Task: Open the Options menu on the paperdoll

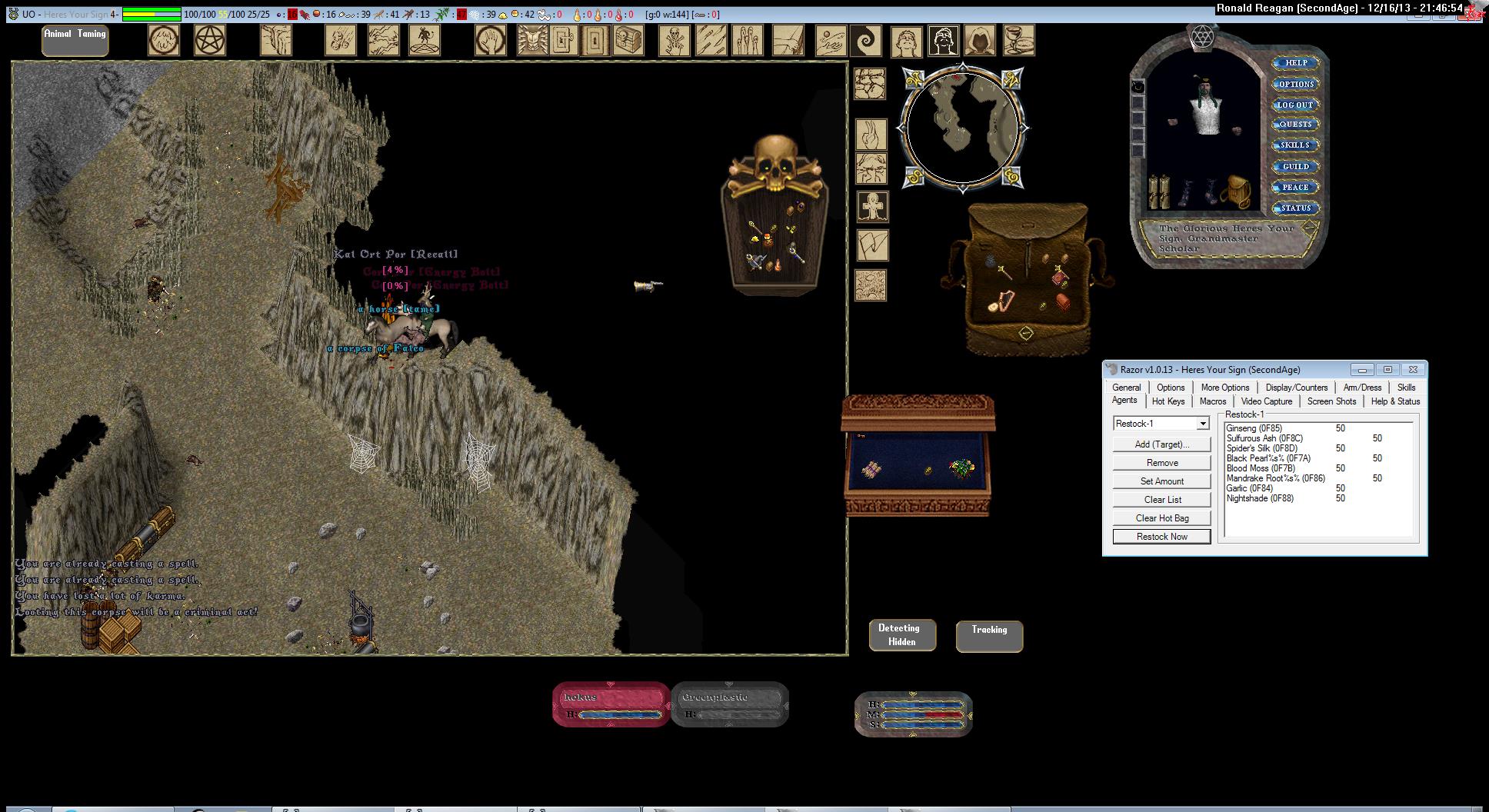Action: (1296, 84)
